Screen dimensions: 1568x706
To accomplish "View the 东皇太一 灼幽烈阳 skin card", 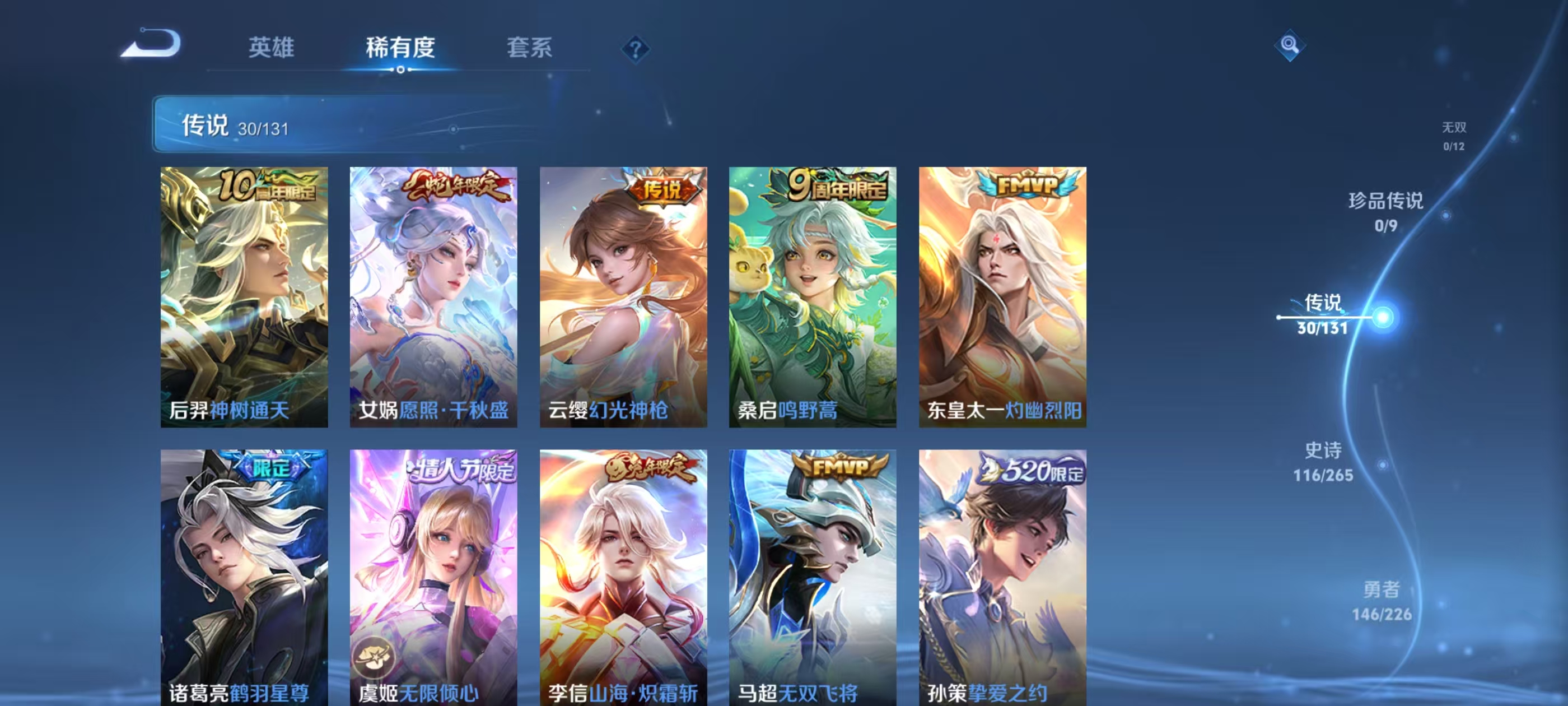I will [1002, 296].
